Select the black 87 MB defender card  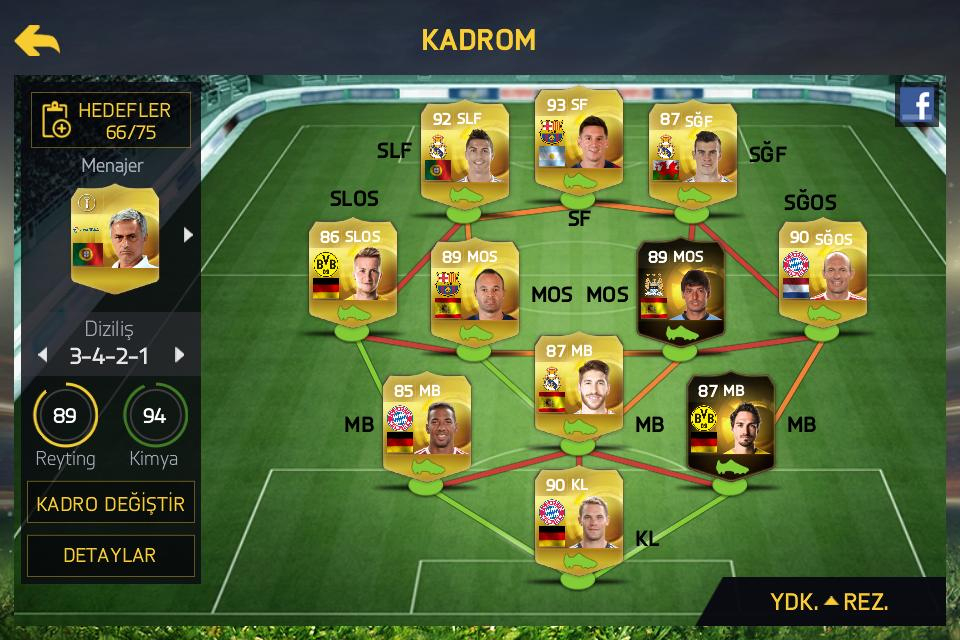[x=730, y=425]
